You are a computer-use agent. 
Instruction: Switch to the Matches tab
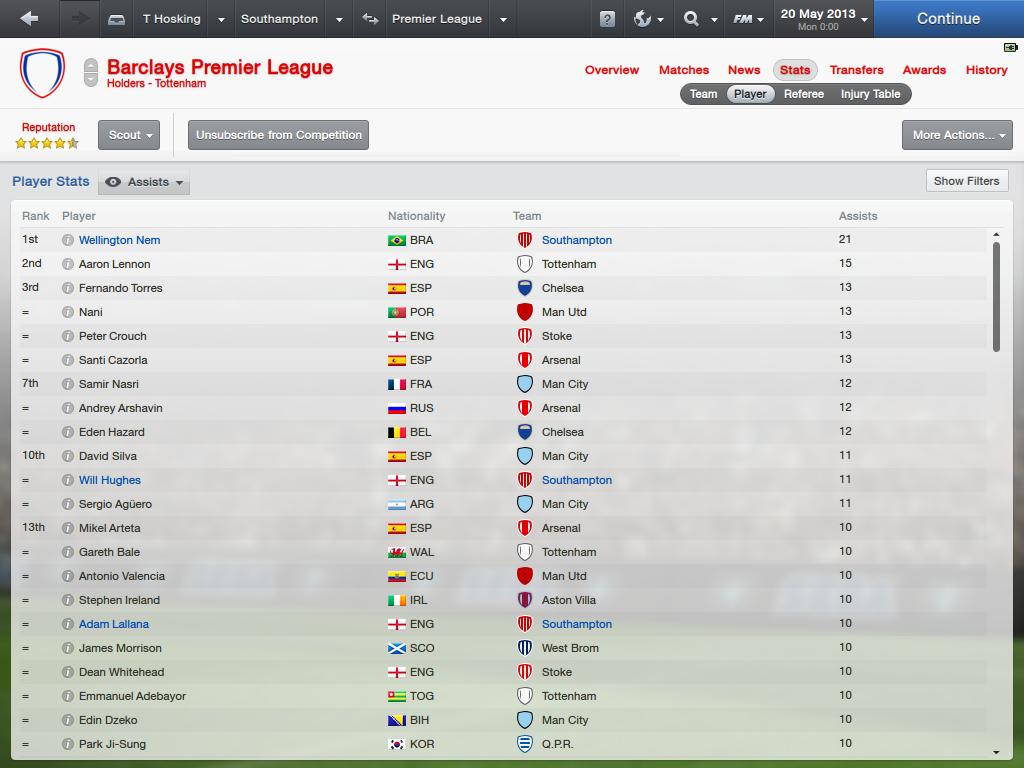point(684,70)
